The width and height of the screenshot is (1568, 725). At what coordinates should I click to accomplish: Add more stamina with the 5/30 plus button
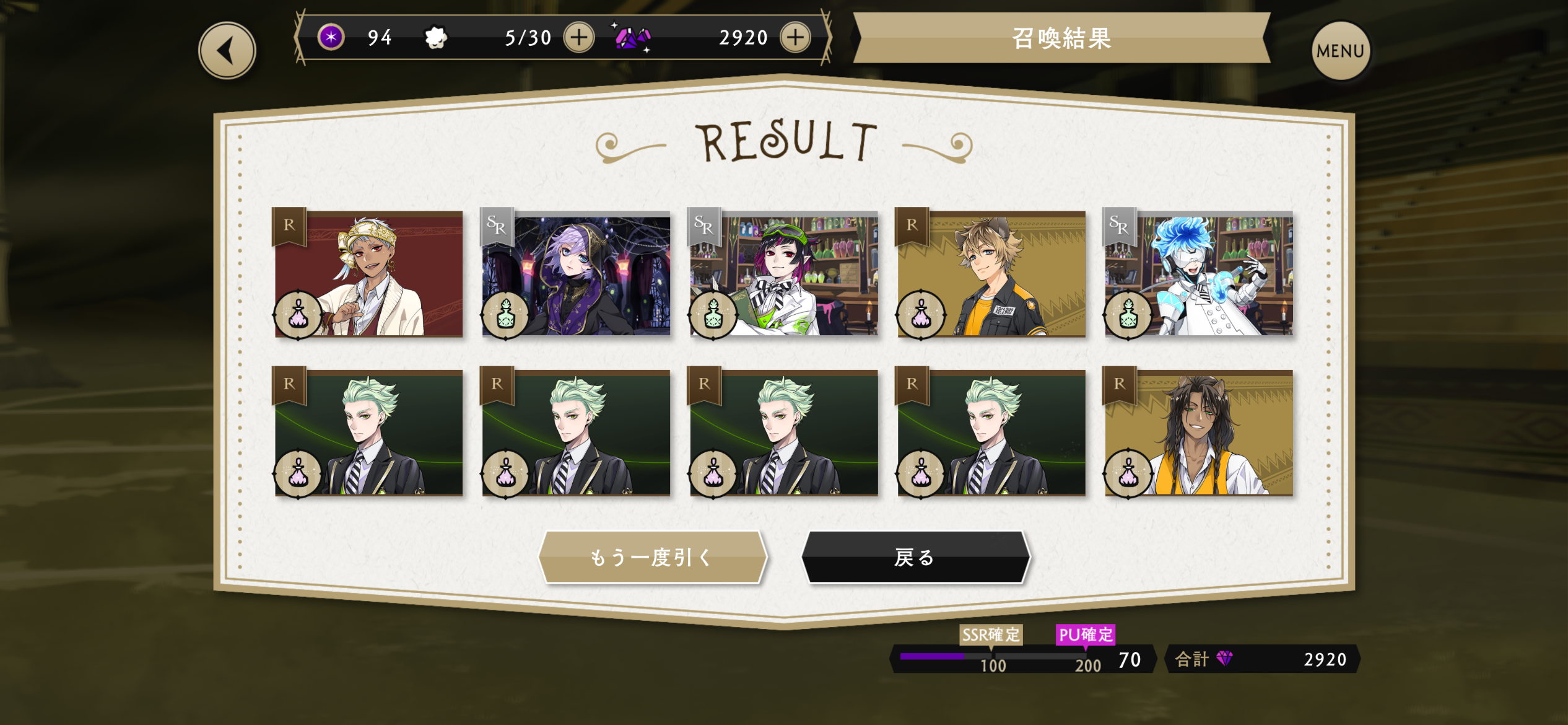[579, 37]
